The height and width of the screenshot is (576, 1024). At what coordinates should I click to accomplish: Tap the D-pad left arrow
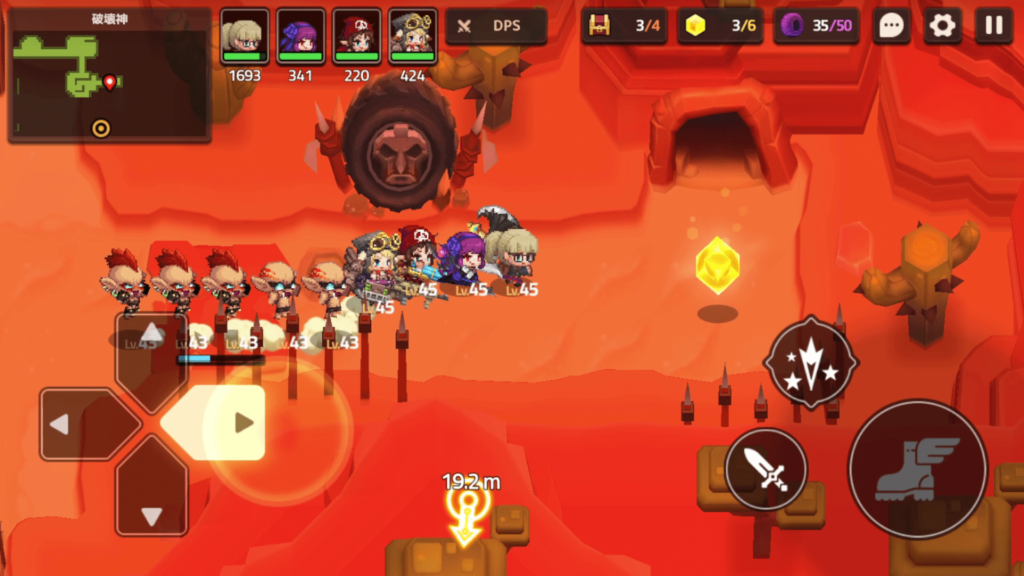[x=78, y=424]
